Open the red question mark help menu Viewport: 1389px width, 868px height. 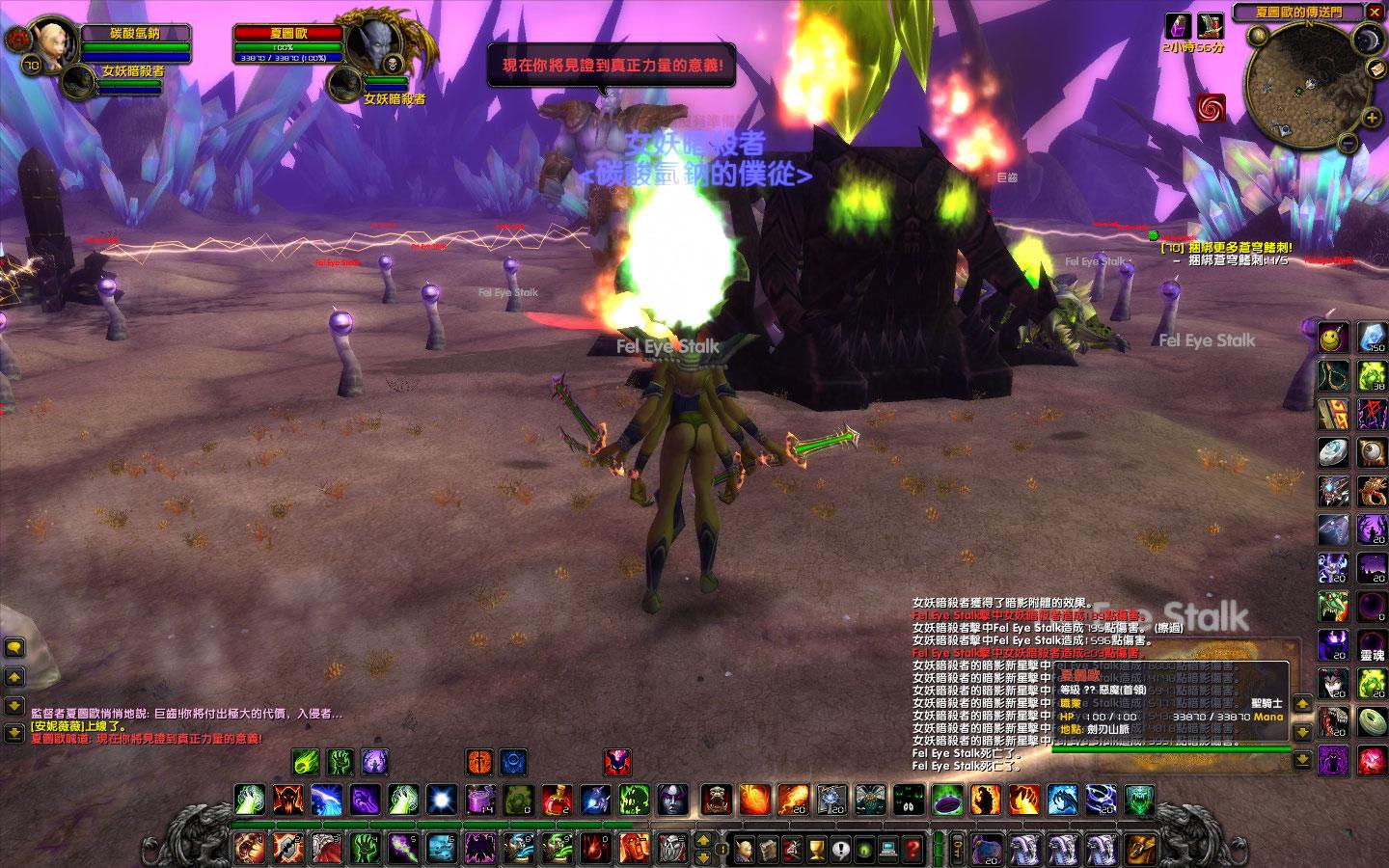coord(912,850)
